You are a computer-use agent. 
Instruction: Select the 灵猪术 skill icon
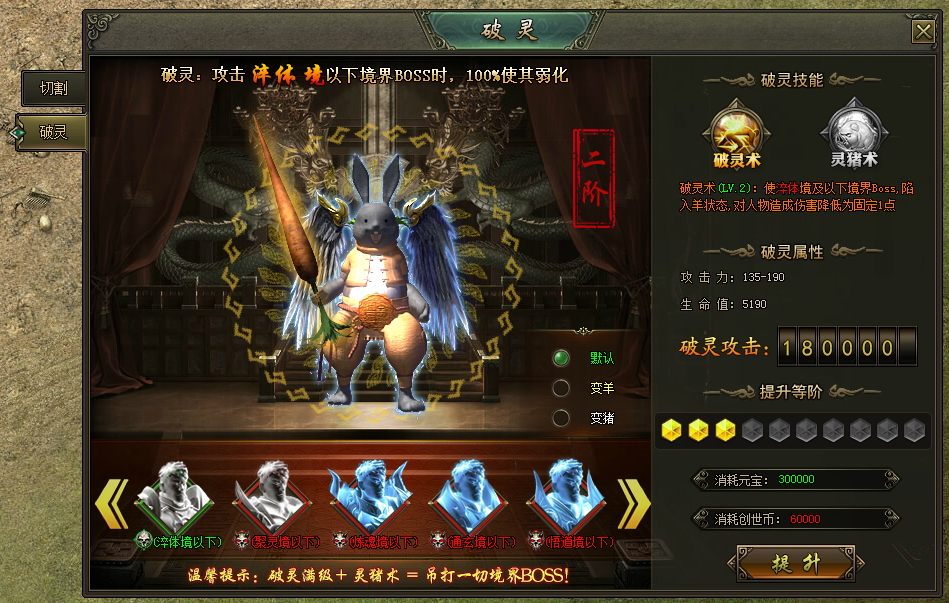[x=852, y=129]
